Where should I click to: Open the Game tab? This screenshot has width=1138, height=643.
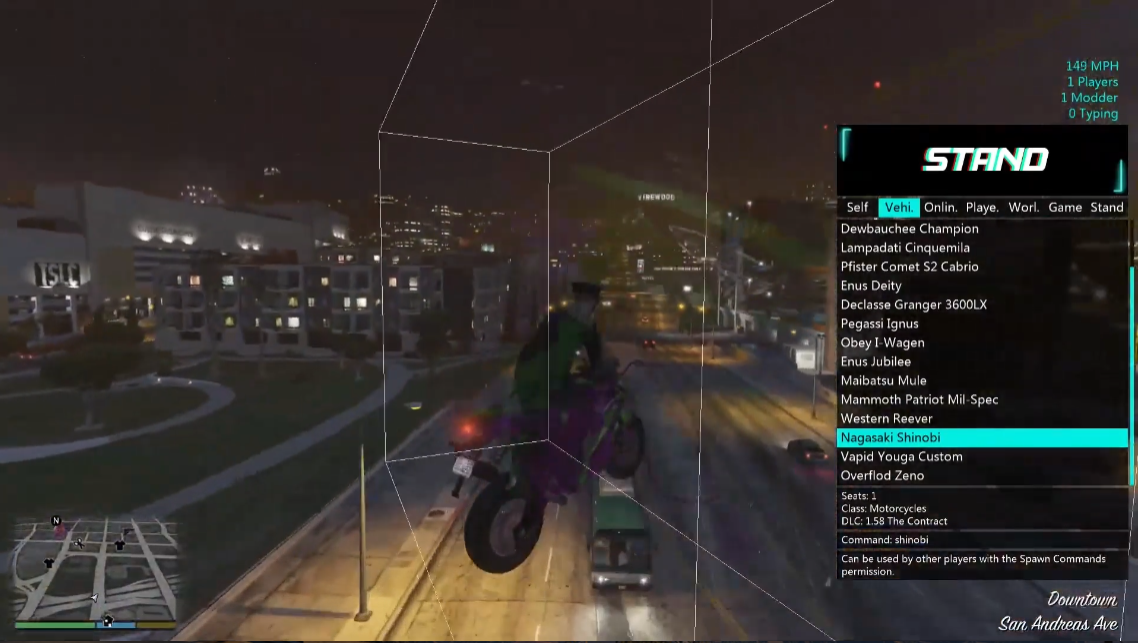point(1065,207)
